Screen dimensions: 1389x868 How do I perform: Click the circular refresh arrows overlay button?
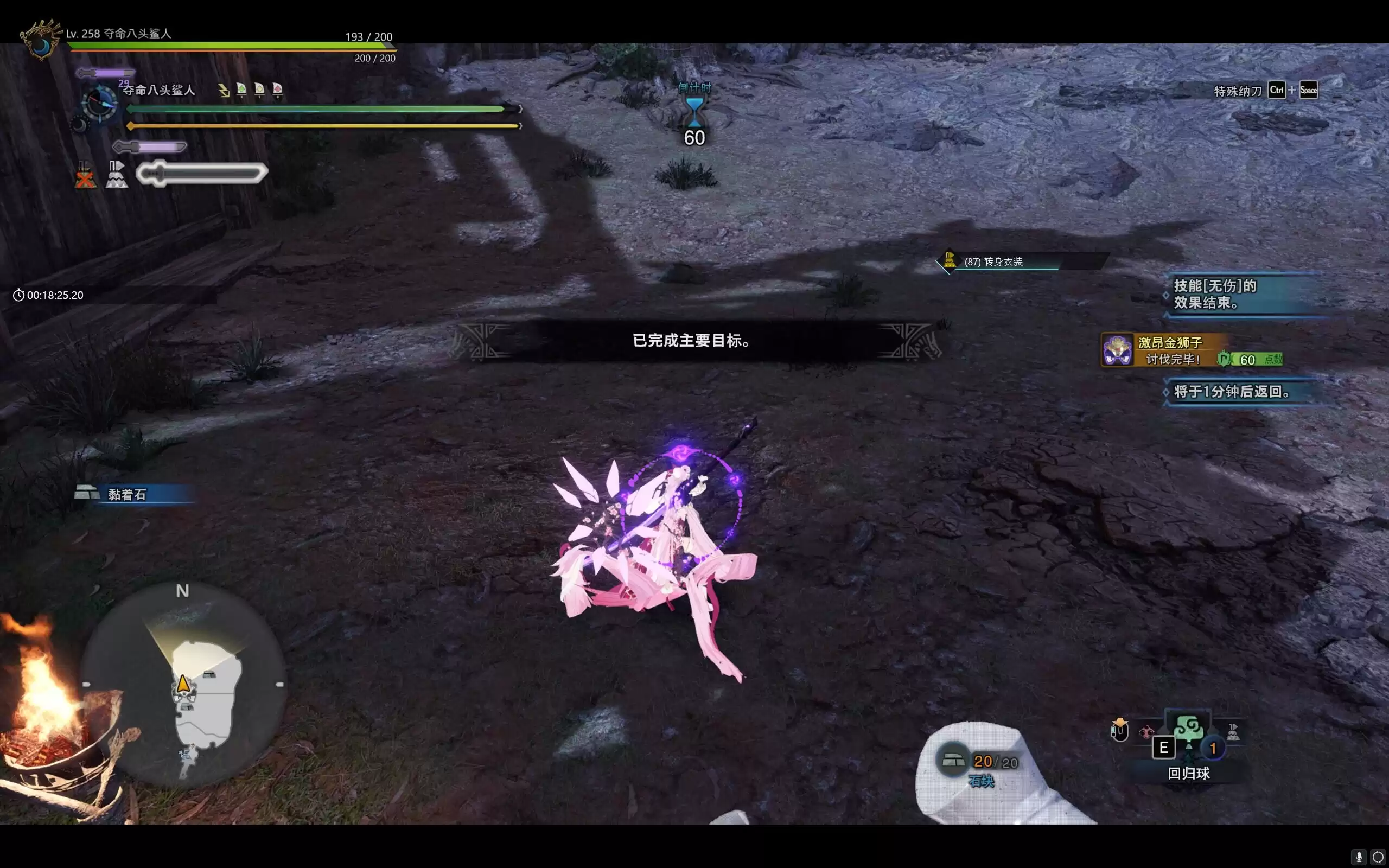click(1377, 858)
